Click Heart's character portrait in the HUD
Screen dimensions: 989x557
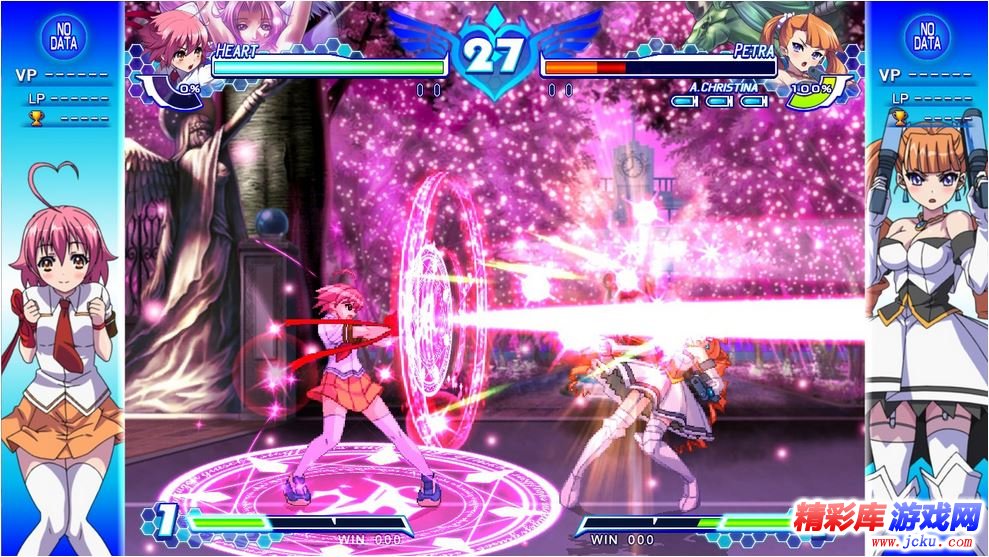(168, 48)
